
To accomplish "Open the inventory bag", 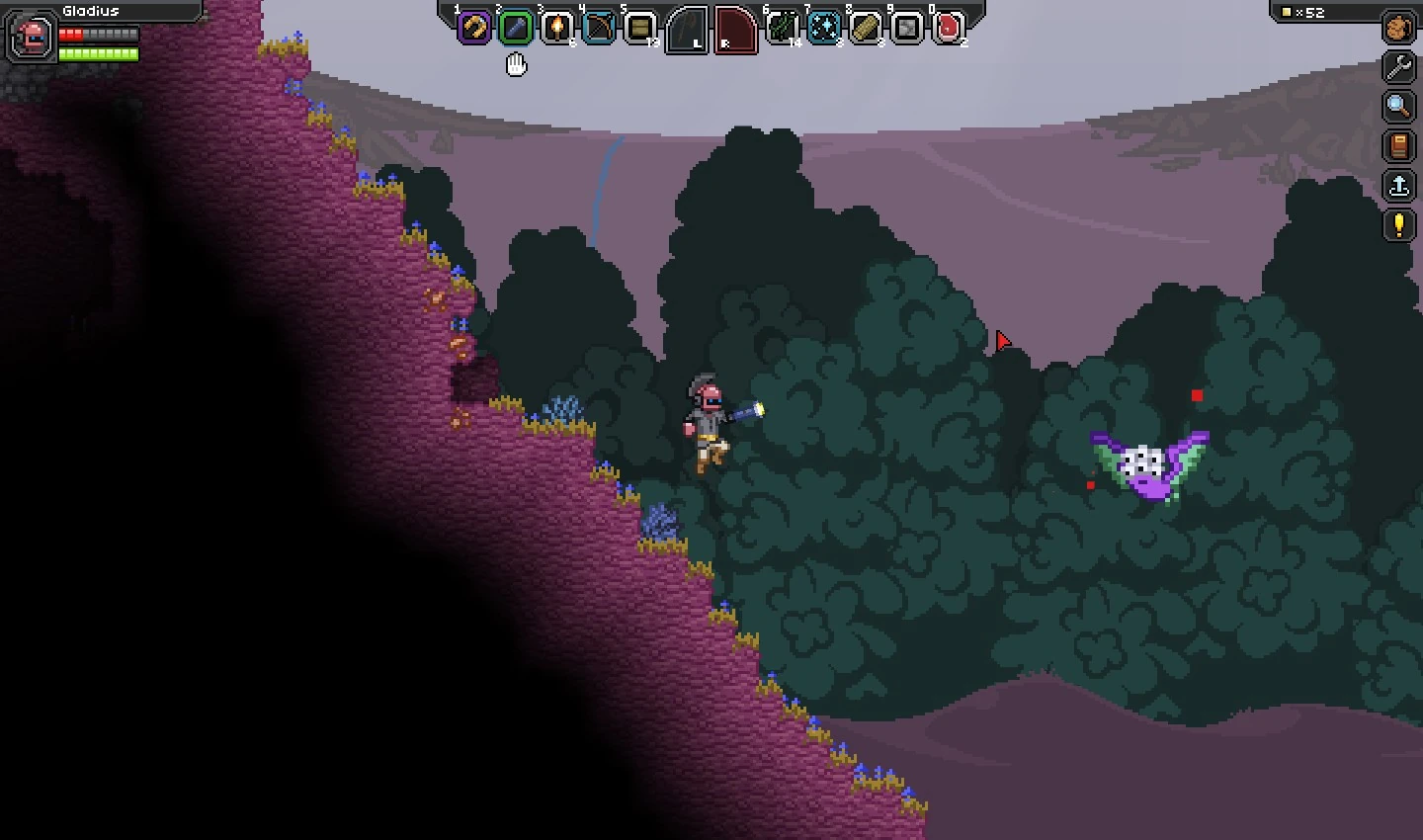I will click(1398, 29).
